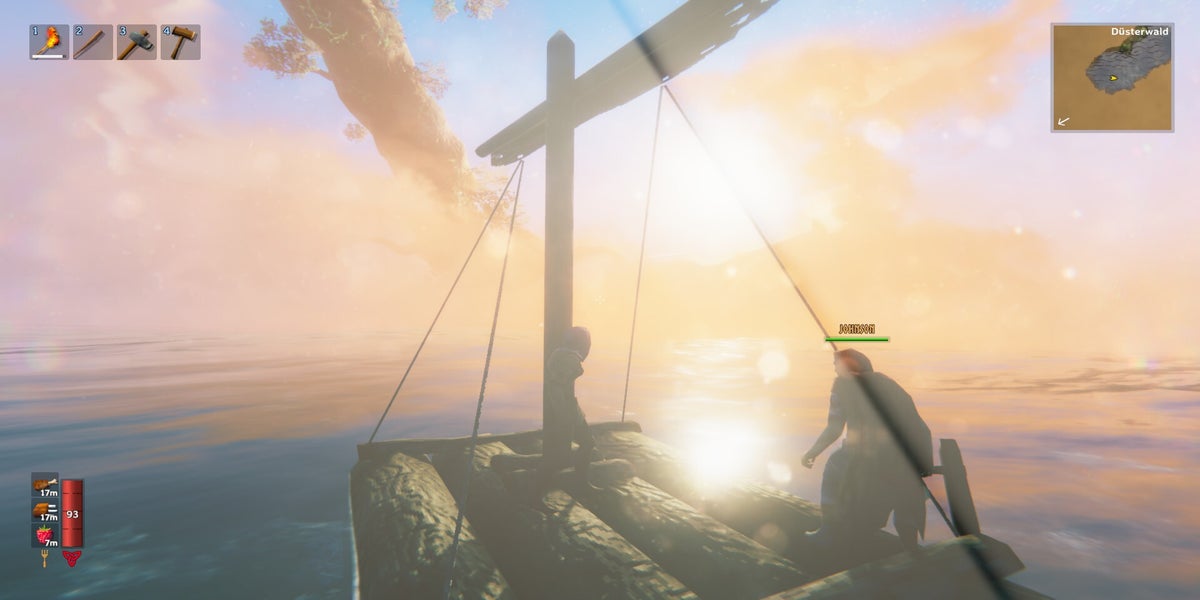Select the wooden hammer in slot 4
The height and width of the screenshot is (600, 1200).
pyautogui.click(x=181, y=42)
